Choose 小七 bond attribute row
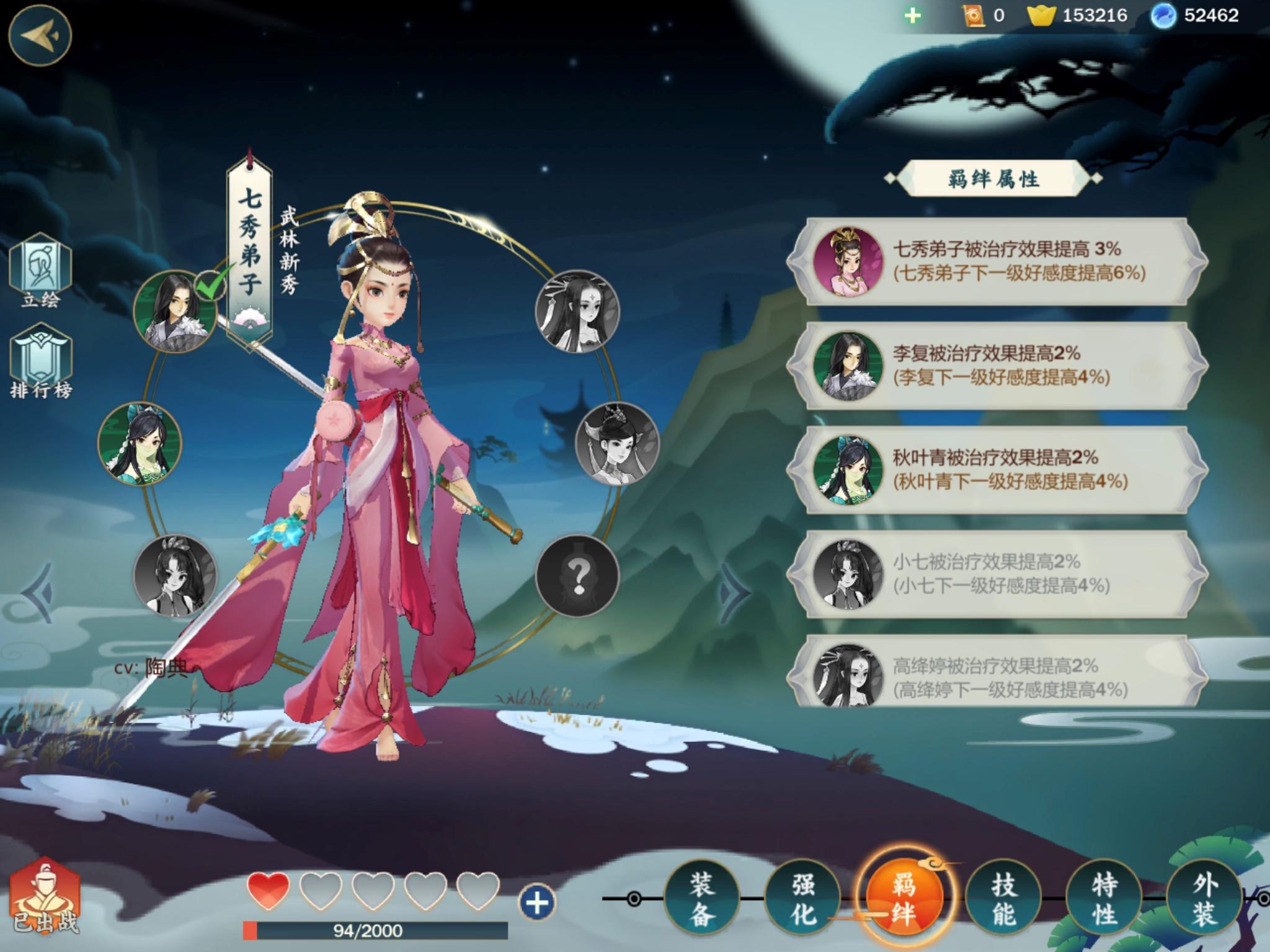This screenshot has height=952, width=1270. point(997,574)
